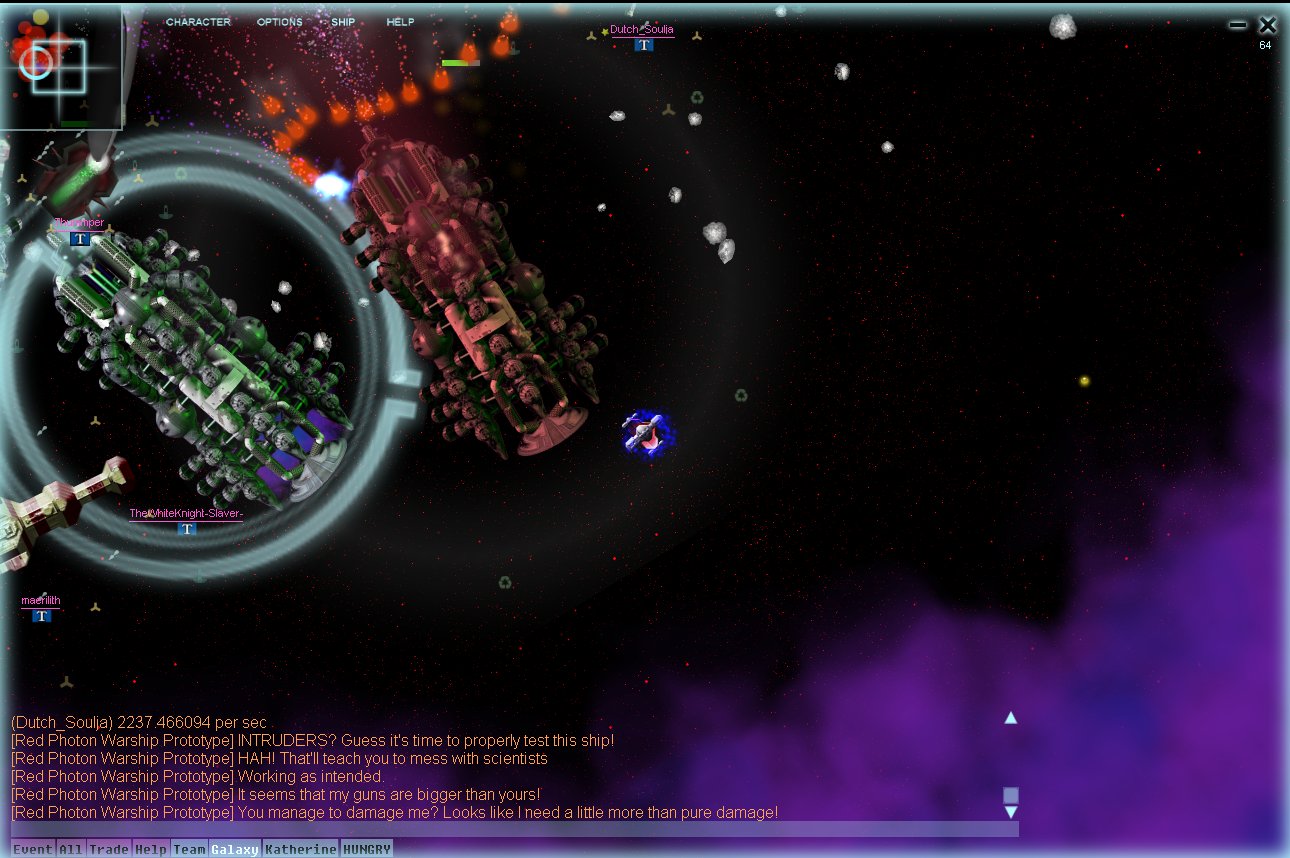Select TheWhiteKnight-Slayer- name tag

pos(186,514)
